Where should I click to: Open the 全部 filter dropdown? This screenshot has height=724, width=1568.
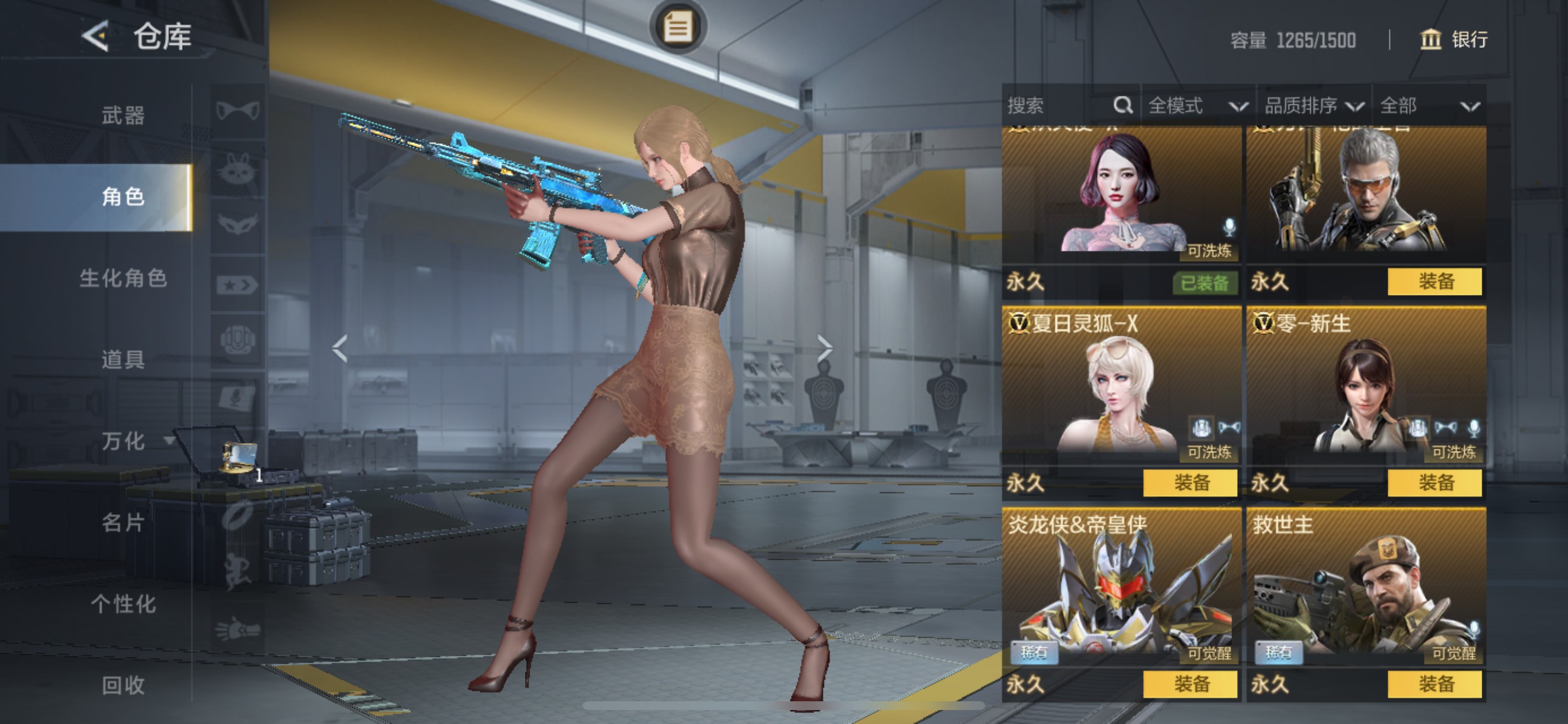tap(1428, 106)
